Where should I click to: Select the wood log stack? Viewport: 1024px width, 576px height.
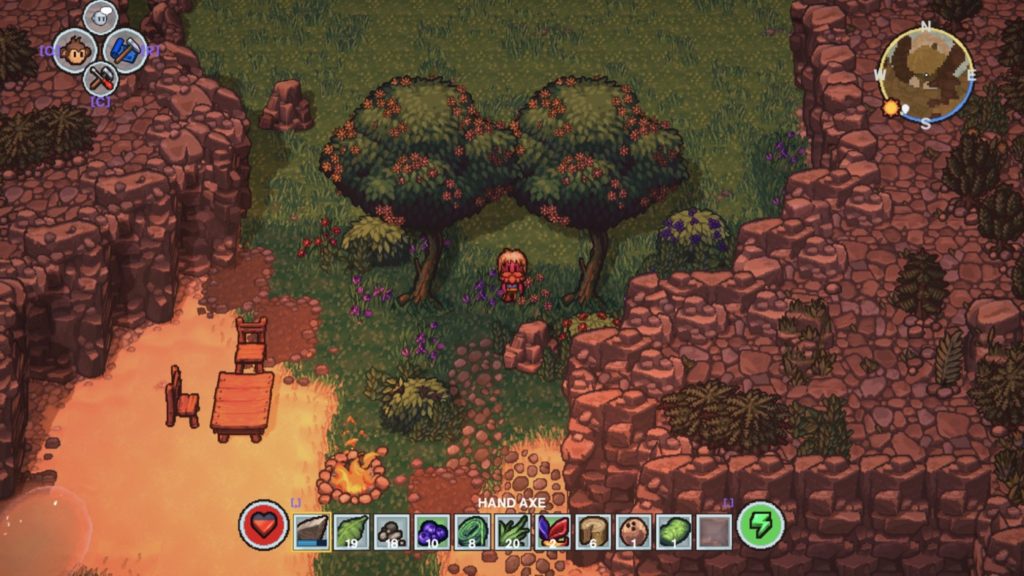(594, 530)
